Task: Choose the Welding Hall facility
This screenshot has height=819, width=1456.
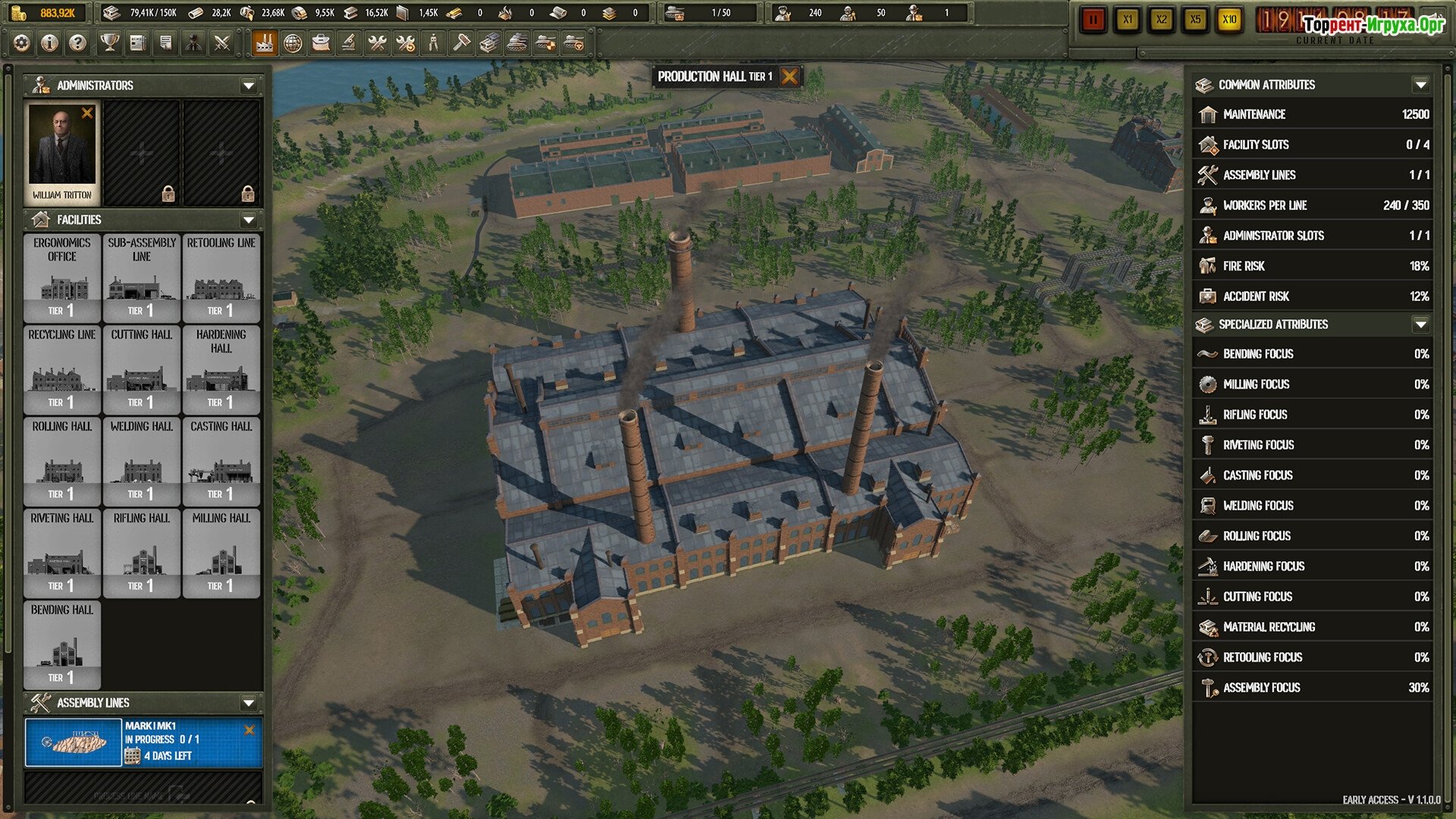Action: click(x=142, y=461)
